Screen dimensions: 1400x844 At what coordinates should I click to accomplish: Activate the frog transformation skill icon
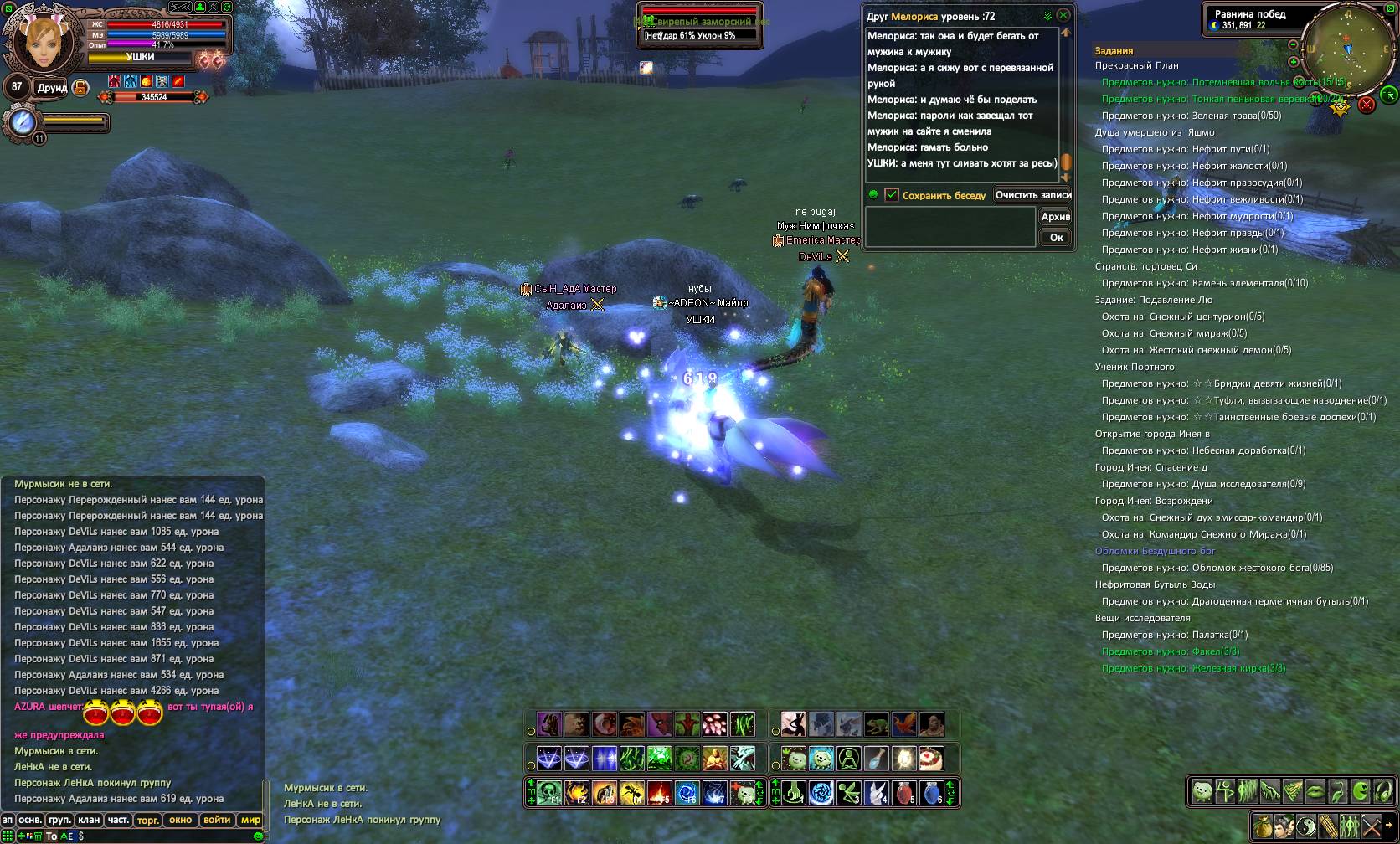pos(876,723)
